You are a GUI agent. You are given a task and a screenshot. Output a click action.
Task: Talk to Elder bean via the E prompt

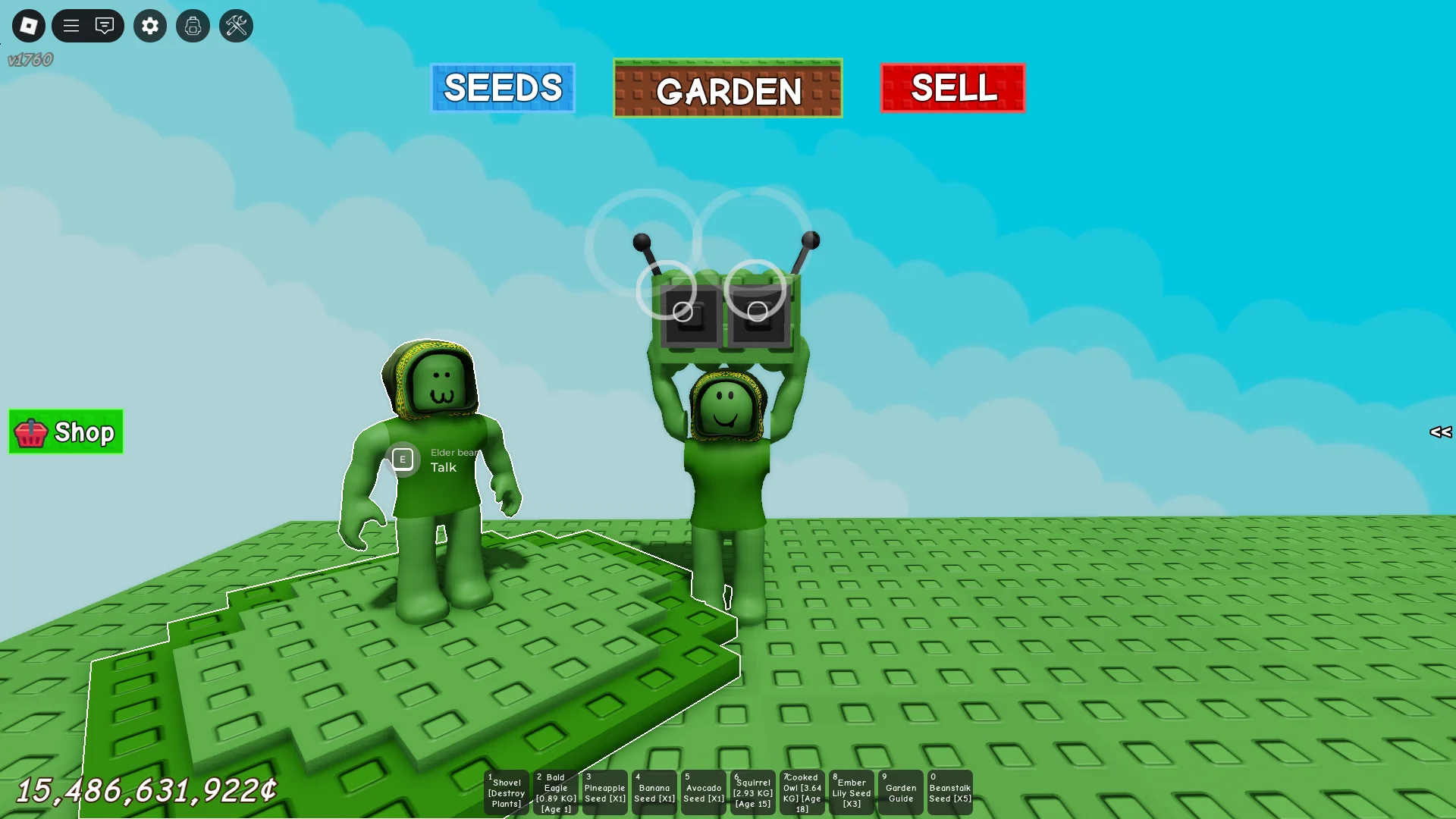tap(403, 459)
